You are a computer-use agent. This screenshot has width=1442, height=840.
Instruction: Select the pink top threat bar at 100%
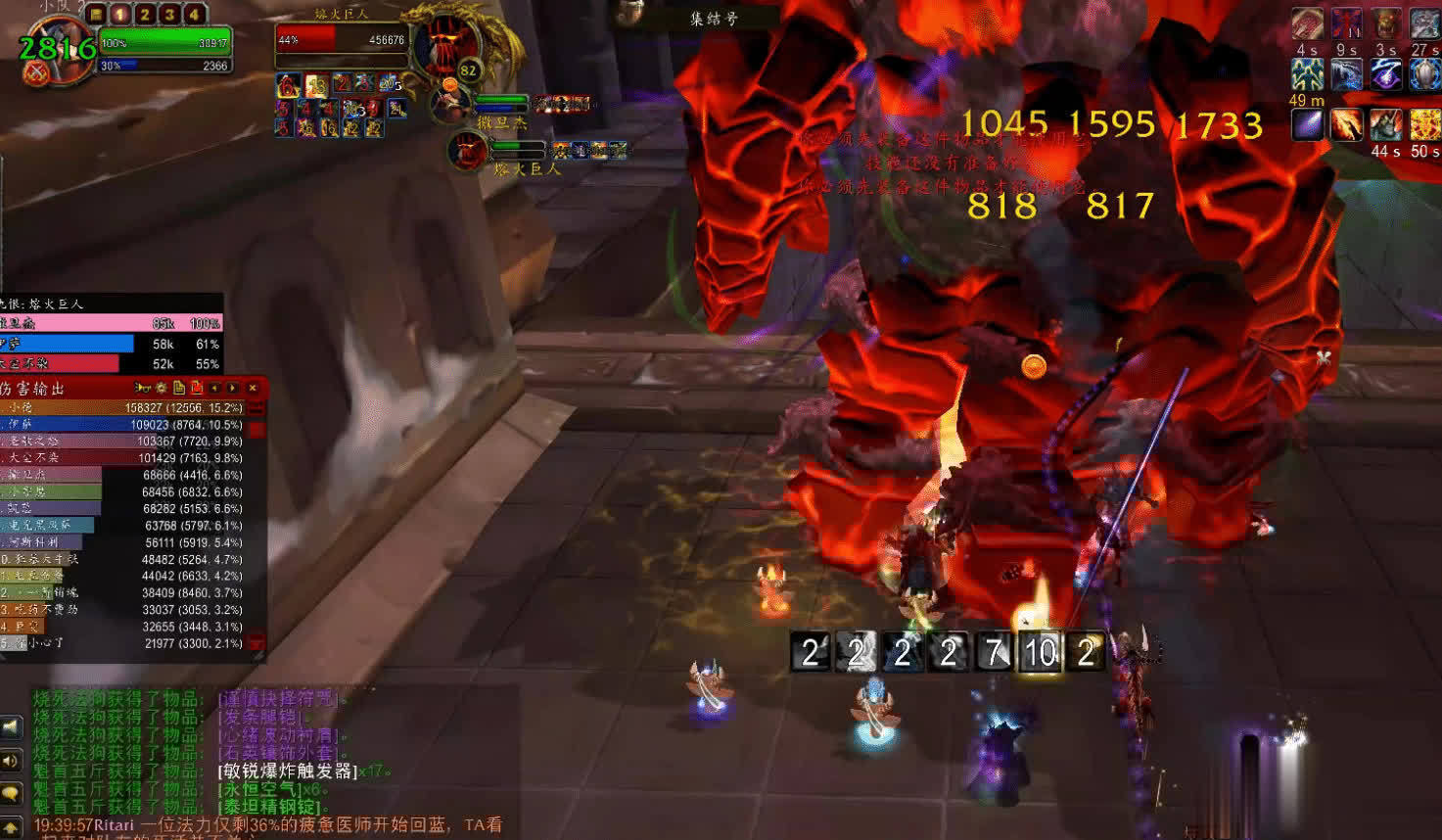pyautogui.click(x=111, y=323)
